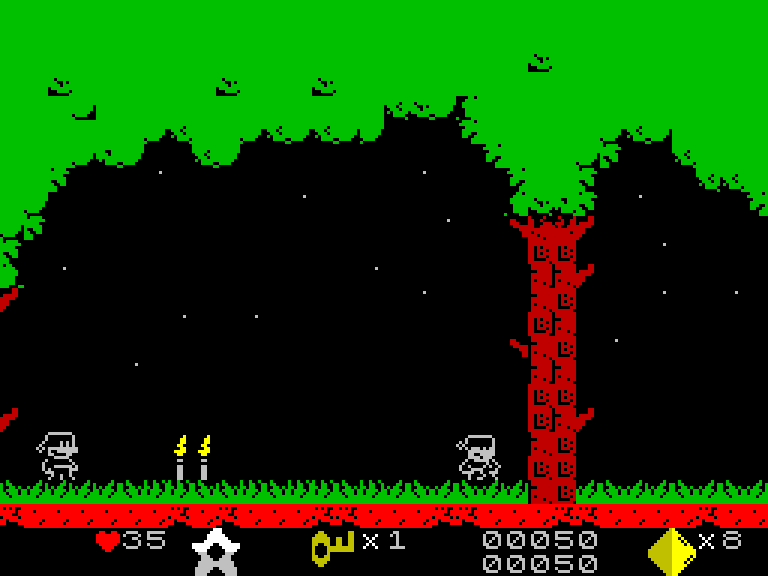
Task: Select the yellow diamond gem icon
Action: coord(671,551)
